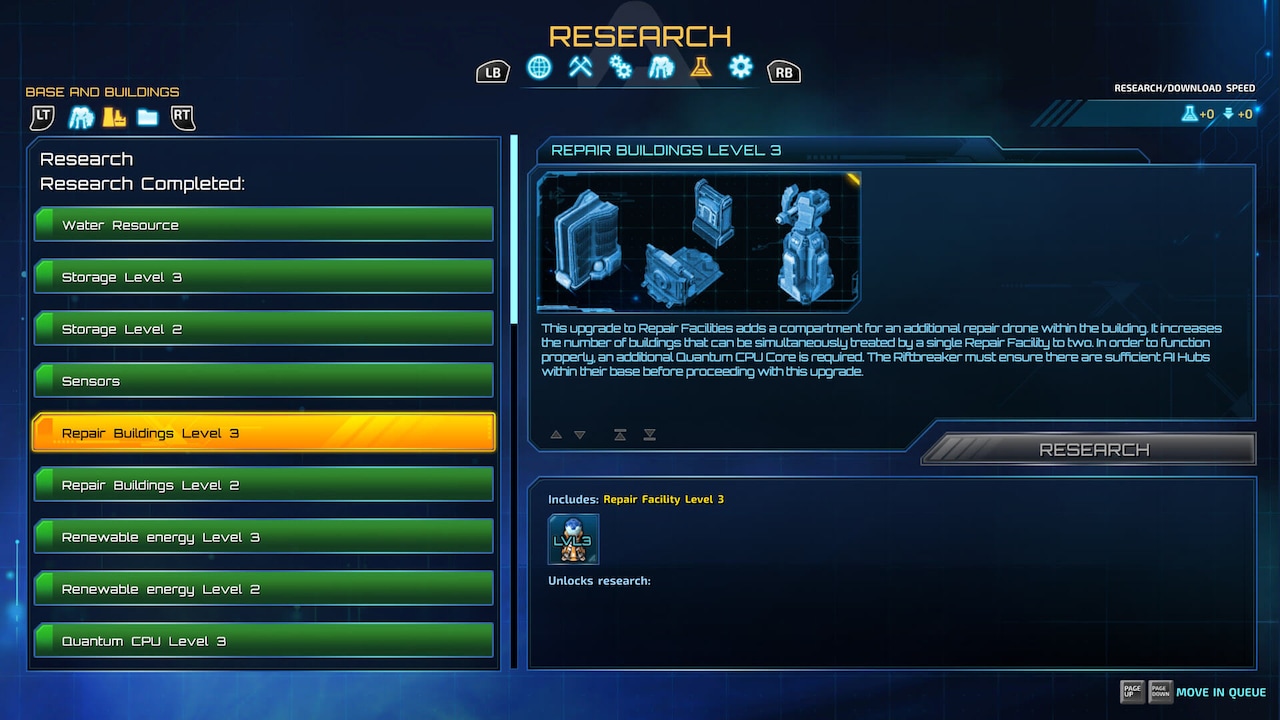This screenshot has width=1280, height=720.
Task: Move research to bottom of queue
Action: [x=650, y=435]
